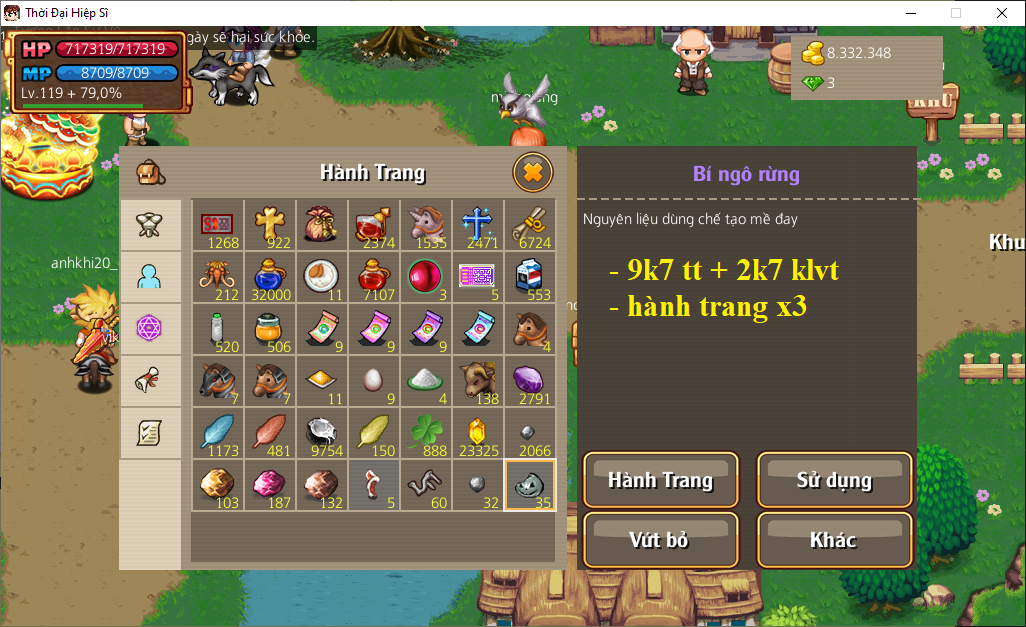The width and height of the screenshot is (1026, 627).
Task: Choose the white egg item slot
Action: [374, 381]
